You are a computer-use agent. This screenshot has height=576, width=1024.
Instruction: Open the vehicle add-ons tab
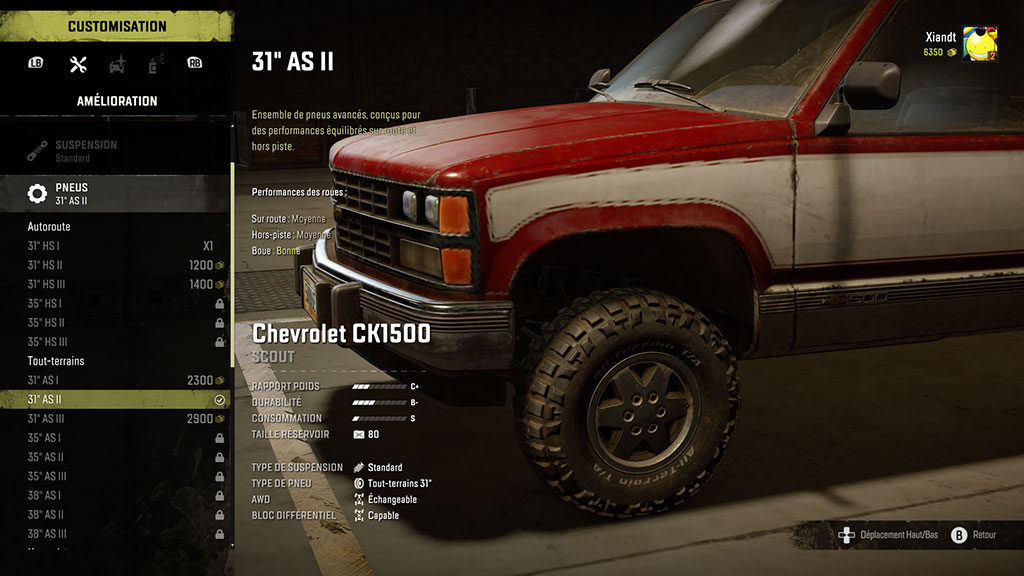117,64
